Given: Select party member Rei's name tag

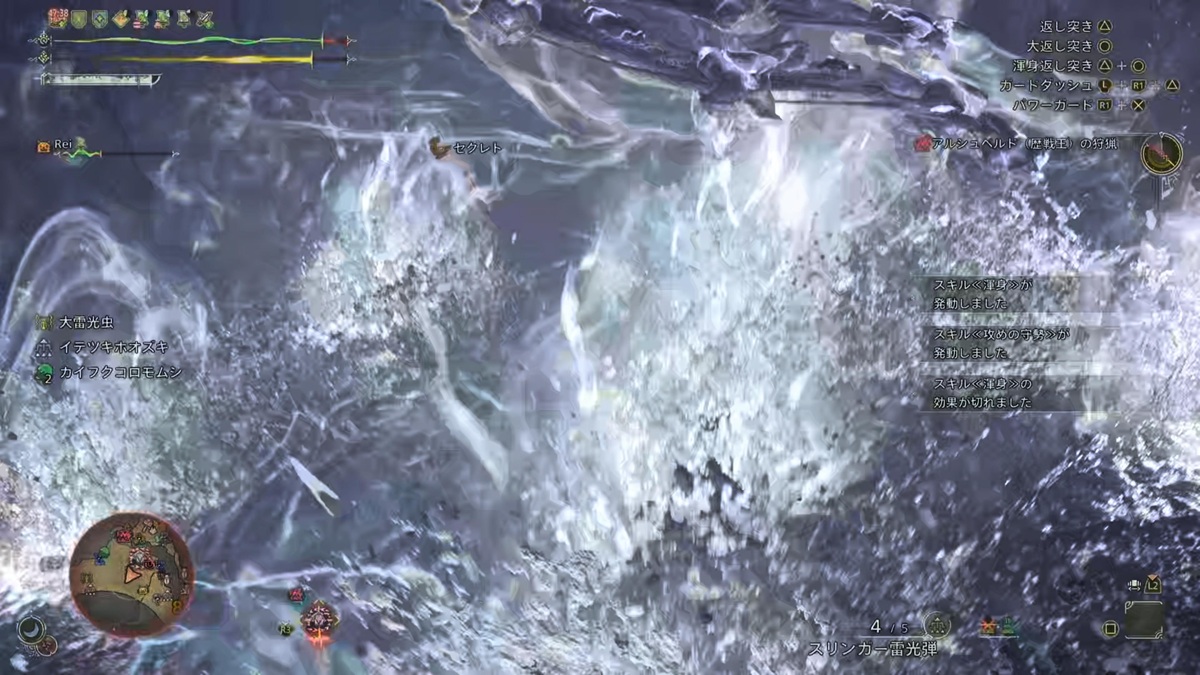Looking at the screenshot, I should pos(64,146).
